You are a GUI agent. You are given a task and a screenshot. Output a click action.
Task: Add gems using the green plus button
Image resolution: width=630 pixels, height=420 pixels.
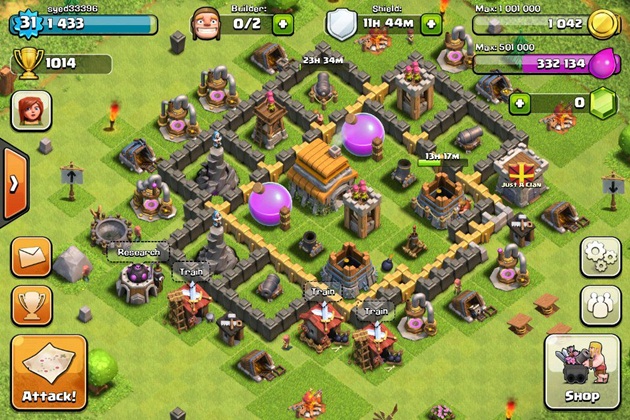(520, 103)
